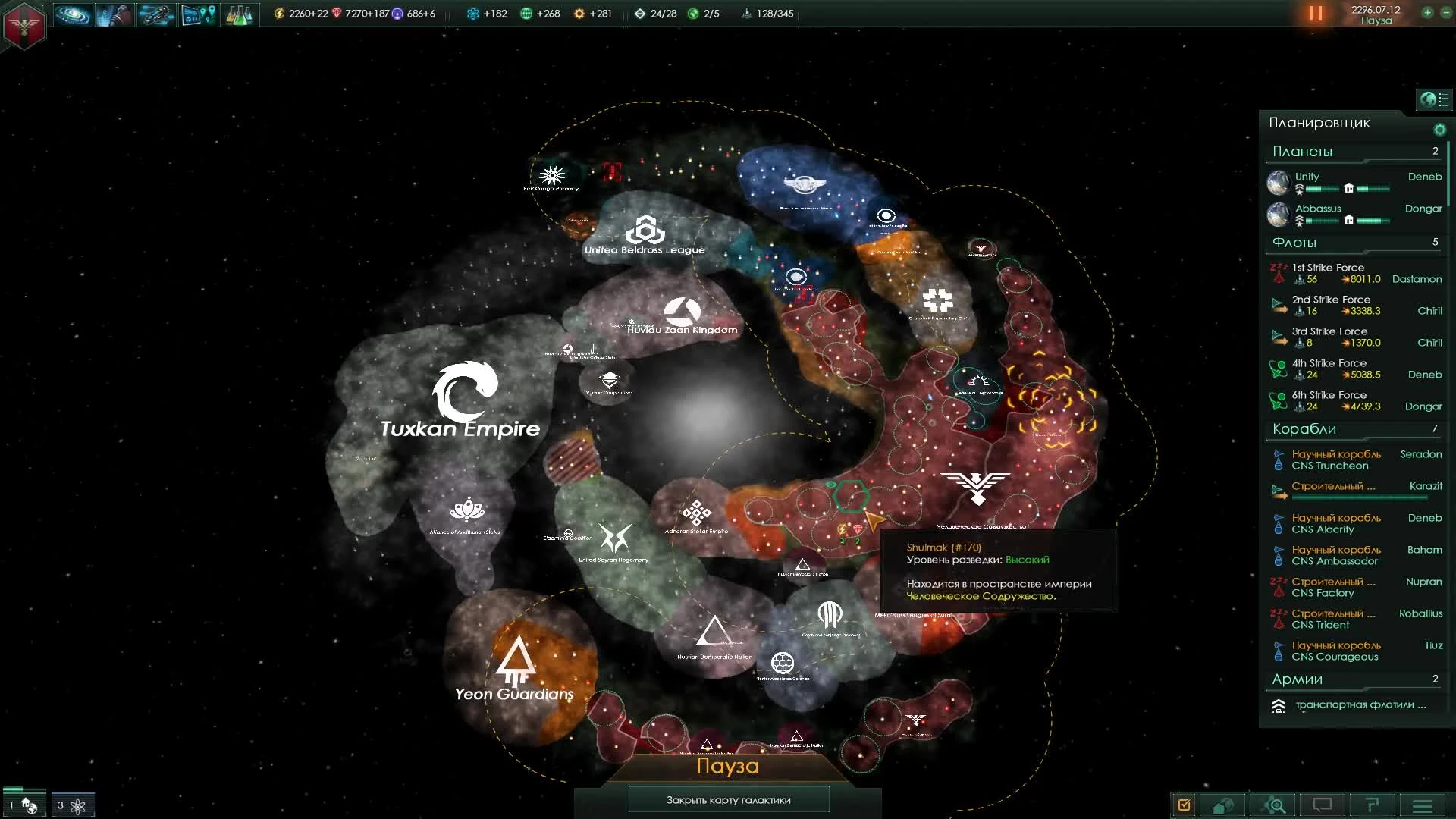This screenshot has height=819, width=1456.
Task: Open the galaxy map view from the top-left toolbar
Action: [x=72, y=14]
